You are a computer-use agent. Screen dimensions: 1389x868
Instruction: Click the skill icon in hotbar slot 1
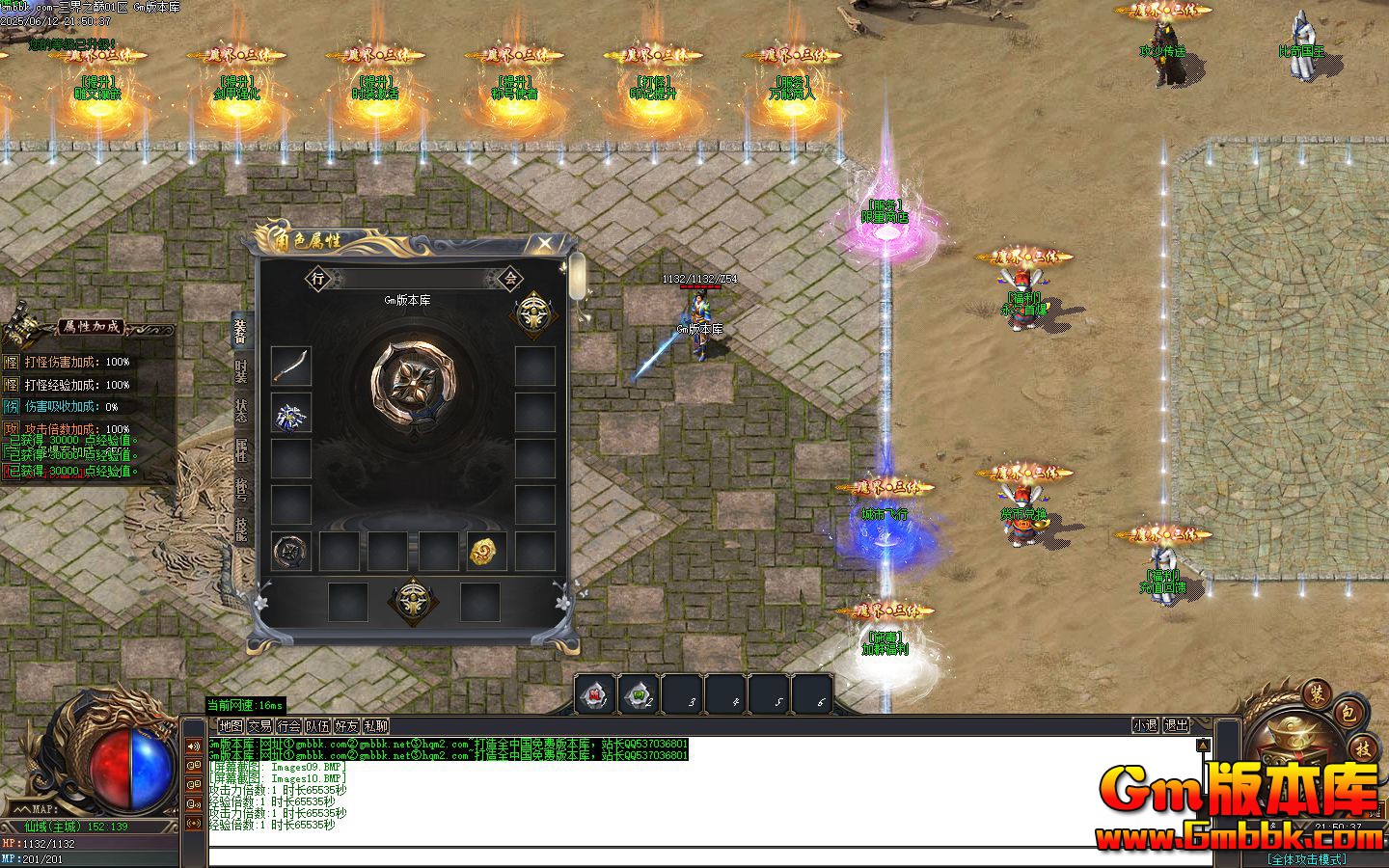pos(592,692)
